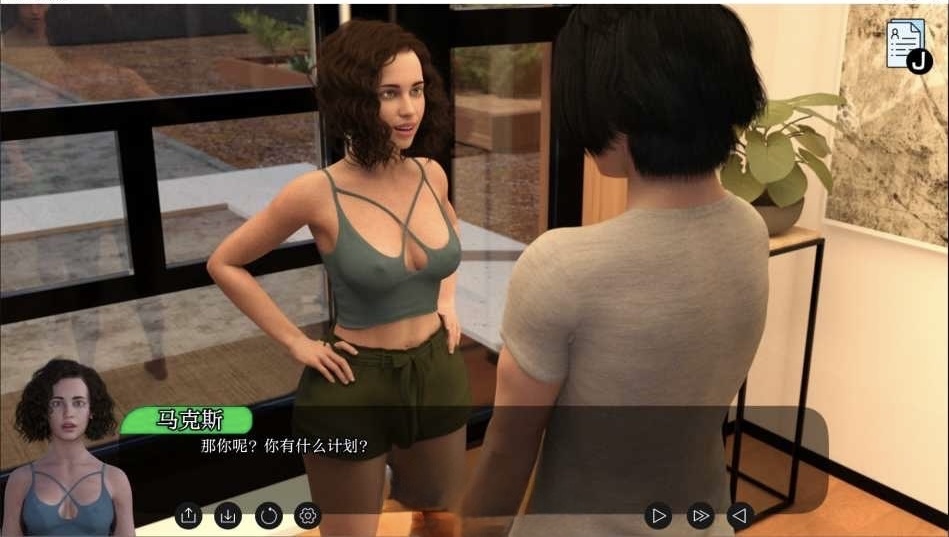Activate the double-arrow skip button

coord(700,516)
